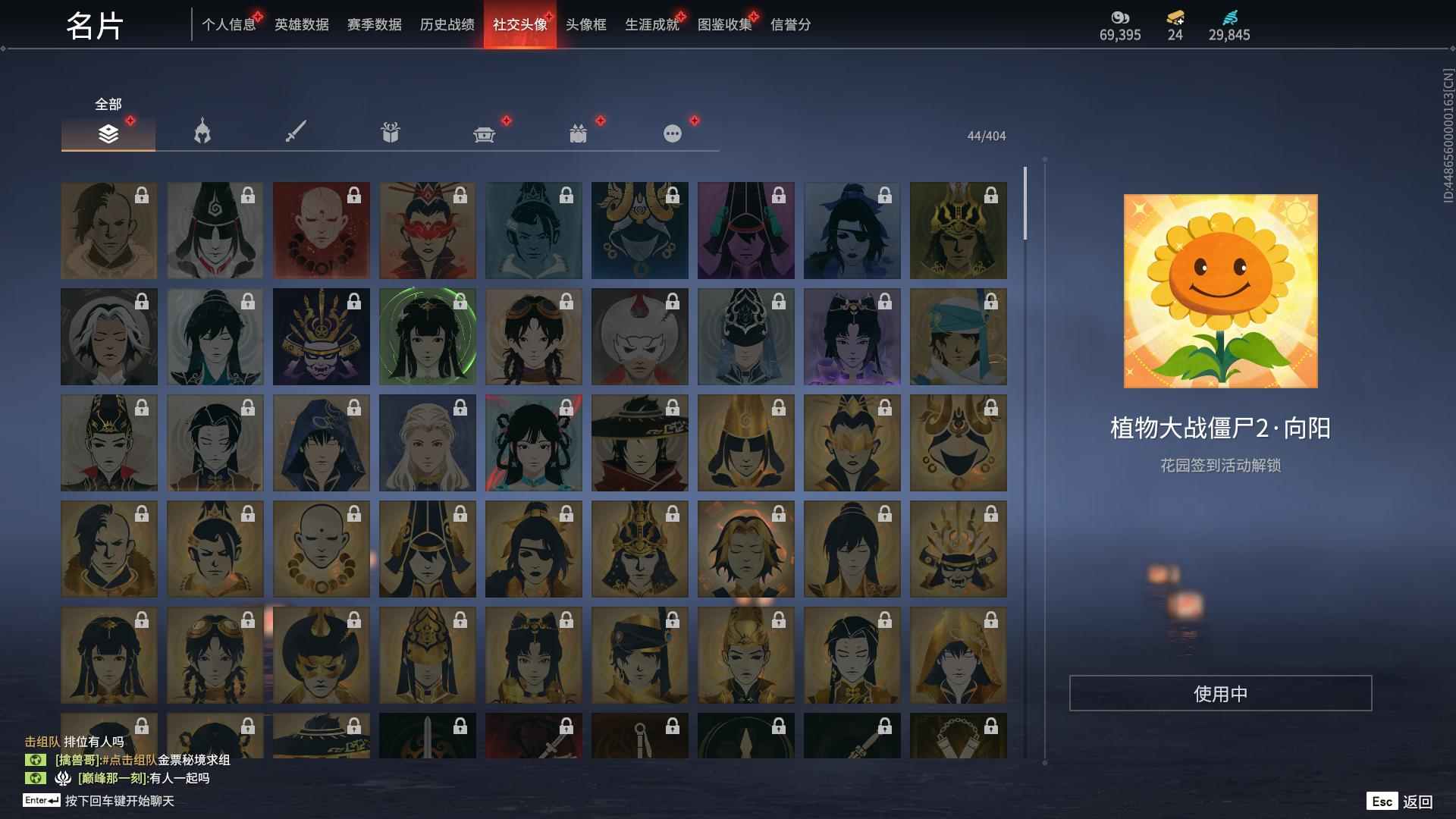Open the 图鉴收集 tab
This screenshot has width=1456, height=819.
click(x=723, y=24)
